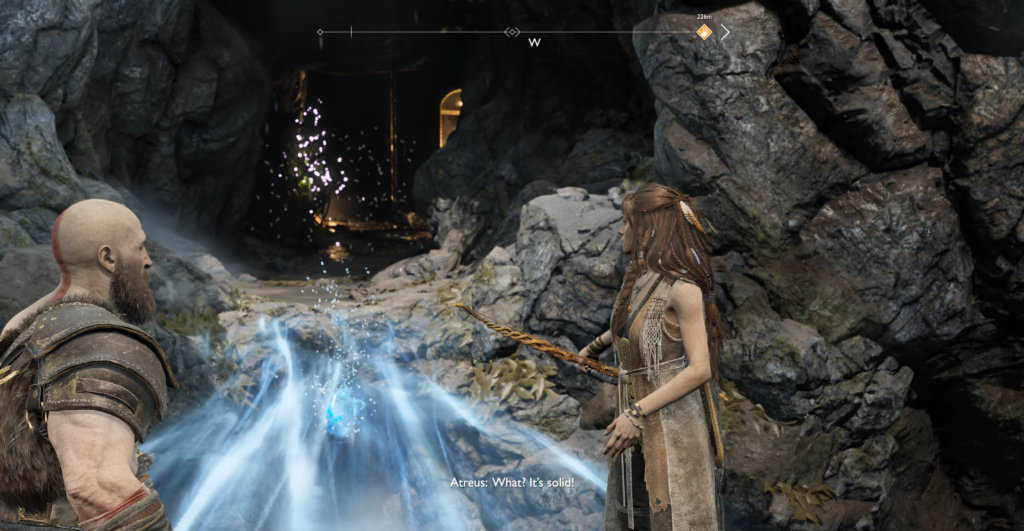The image size is (1024, 531).
Task: Click the arrow at the compass's right end
Action: point(725,32)
